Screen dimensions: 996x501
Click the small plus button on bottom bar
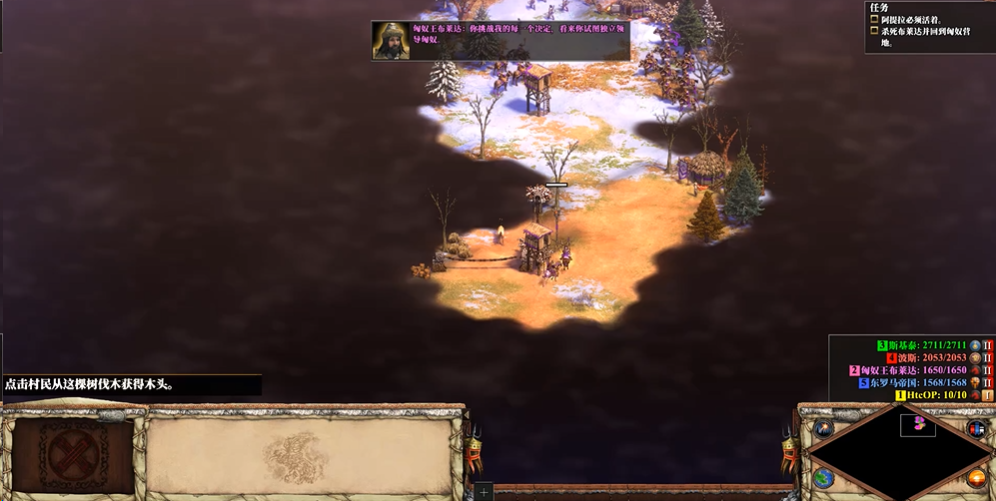click(x=484, y=492)
